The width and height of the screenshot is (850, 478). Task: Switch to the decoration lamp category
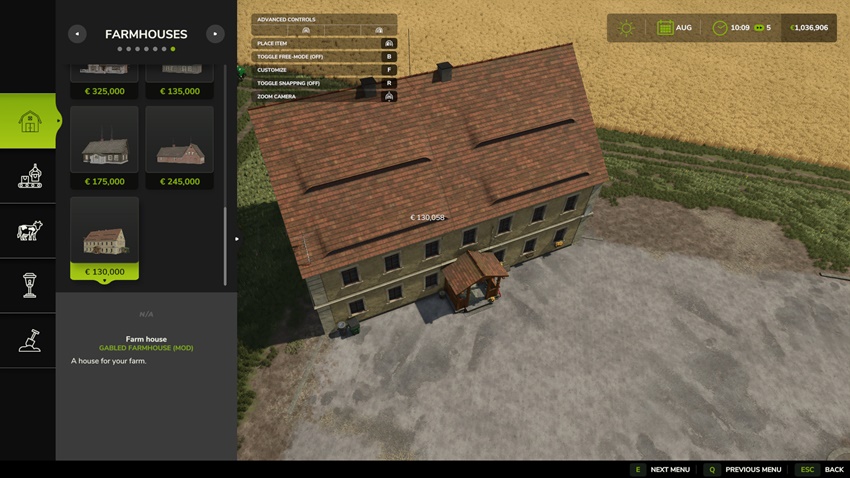coord(29,286)
